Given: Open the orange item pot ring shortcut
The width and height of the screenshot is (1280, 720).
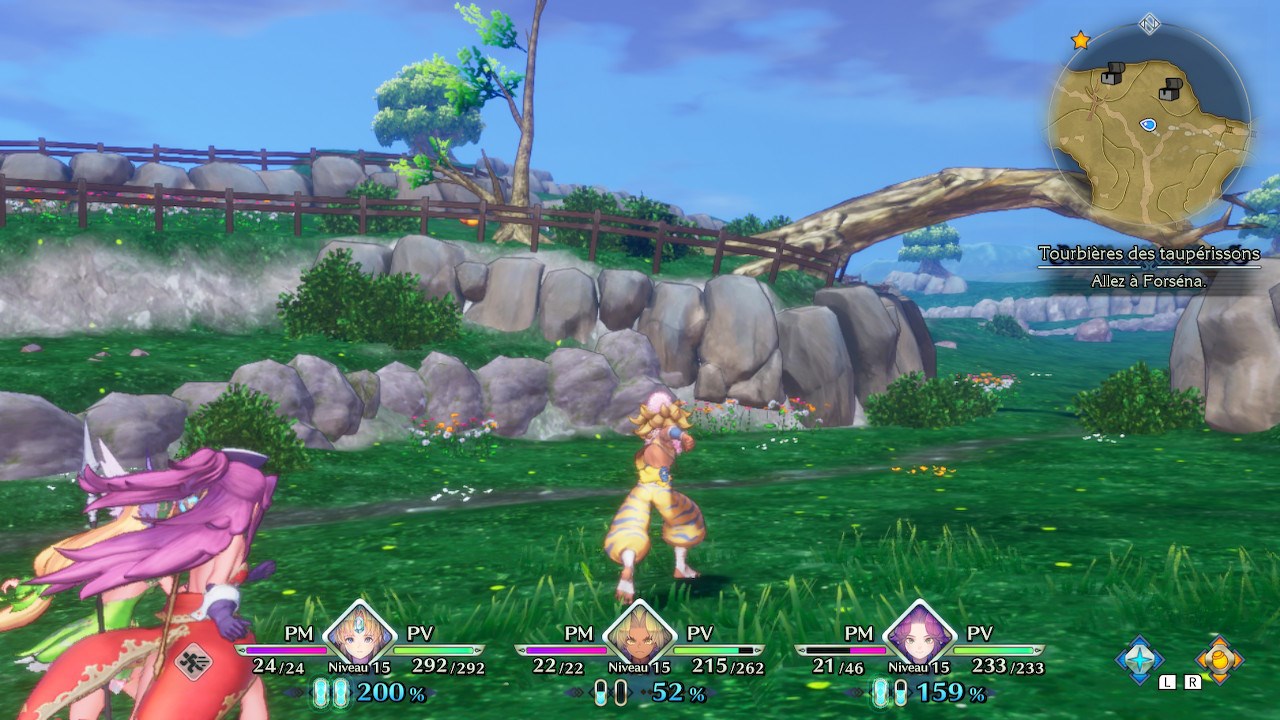Looking at the screenshot, I should pyautogui.click(x=1219, y=659).
